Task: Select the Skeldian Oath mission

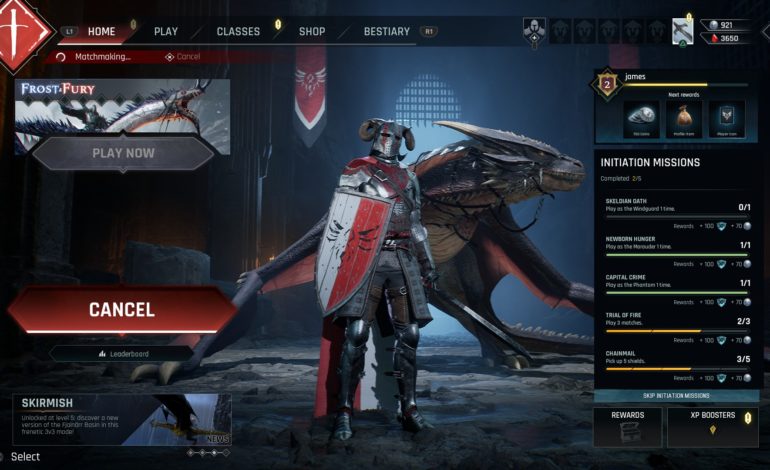Action: 676,208
